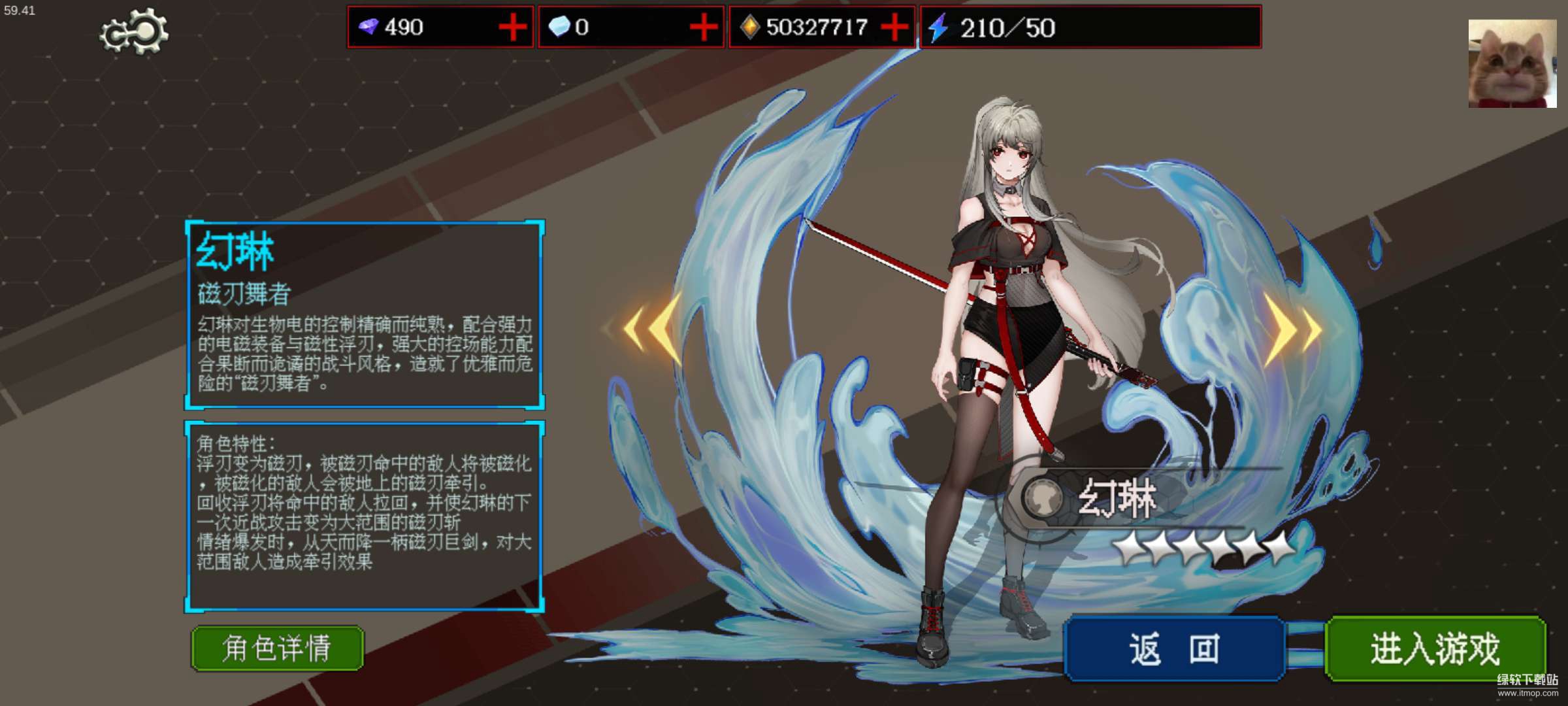Viewport: 1568px width, 706px height.
Task: Open the cat avatar profile picture
Action: (1512, 63)
